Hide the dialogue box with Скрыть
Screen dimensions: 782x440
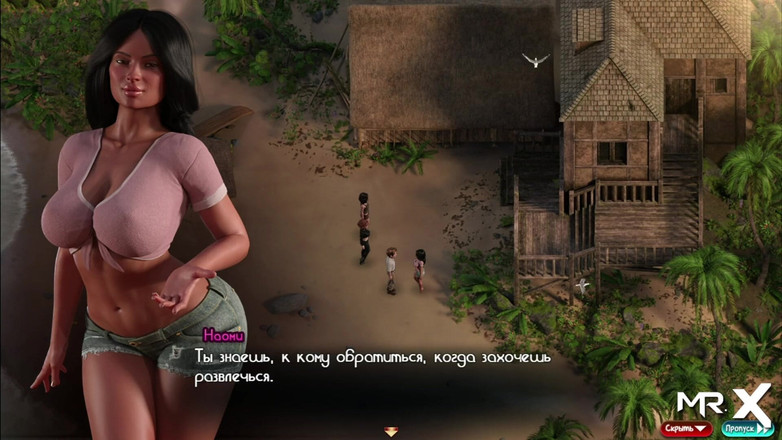point(686,428)
